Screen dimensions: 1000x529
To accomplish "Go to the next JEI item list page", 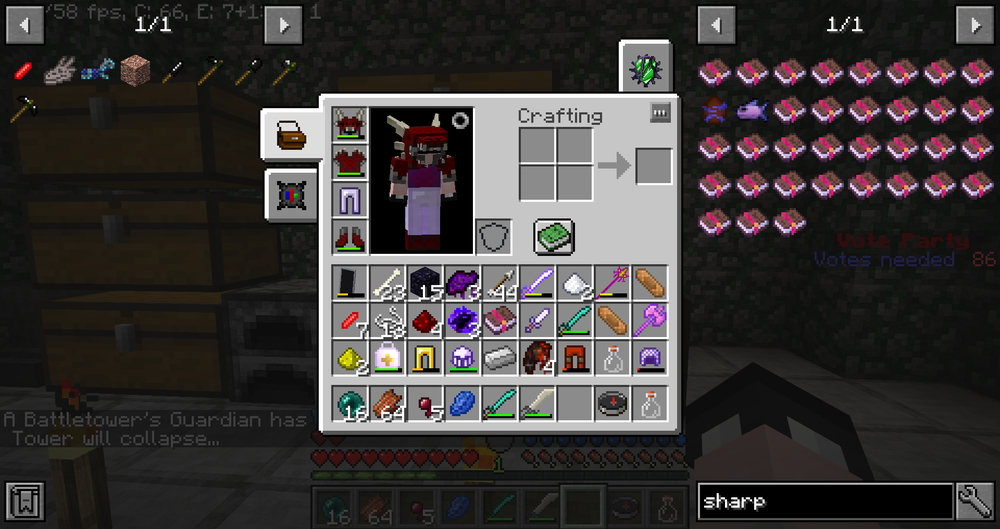I will coord(974,24).
